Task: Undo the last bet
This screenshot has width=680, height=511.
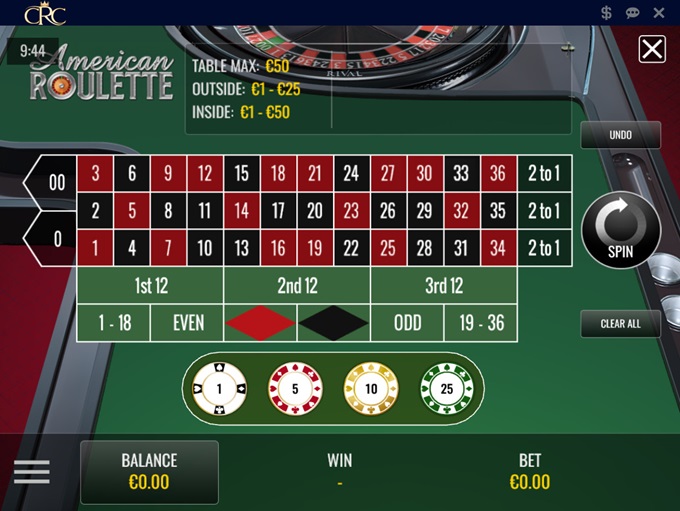Action: [620, 135]
